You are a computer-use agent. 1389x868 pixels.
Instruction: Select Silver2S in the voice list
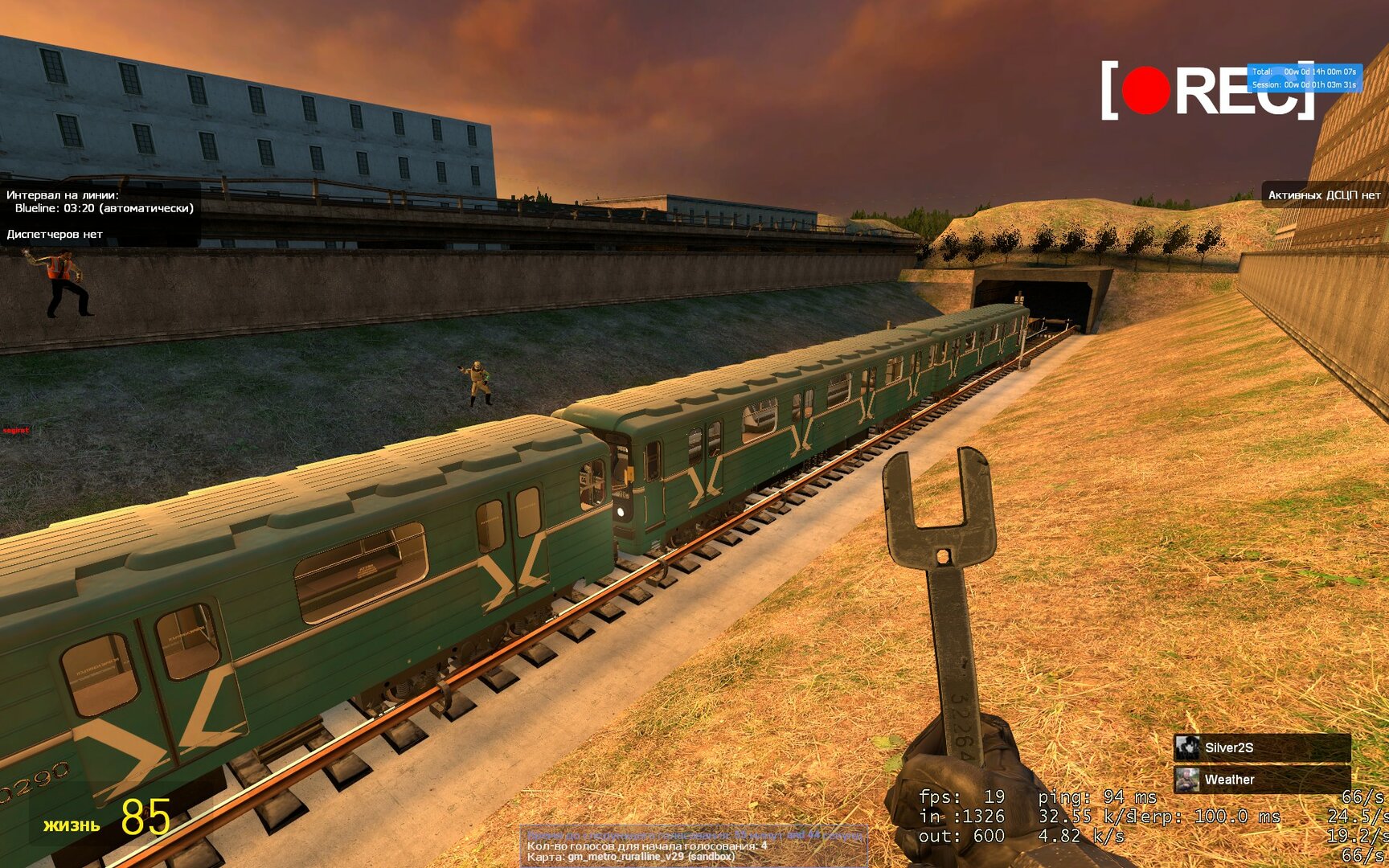1260,747
